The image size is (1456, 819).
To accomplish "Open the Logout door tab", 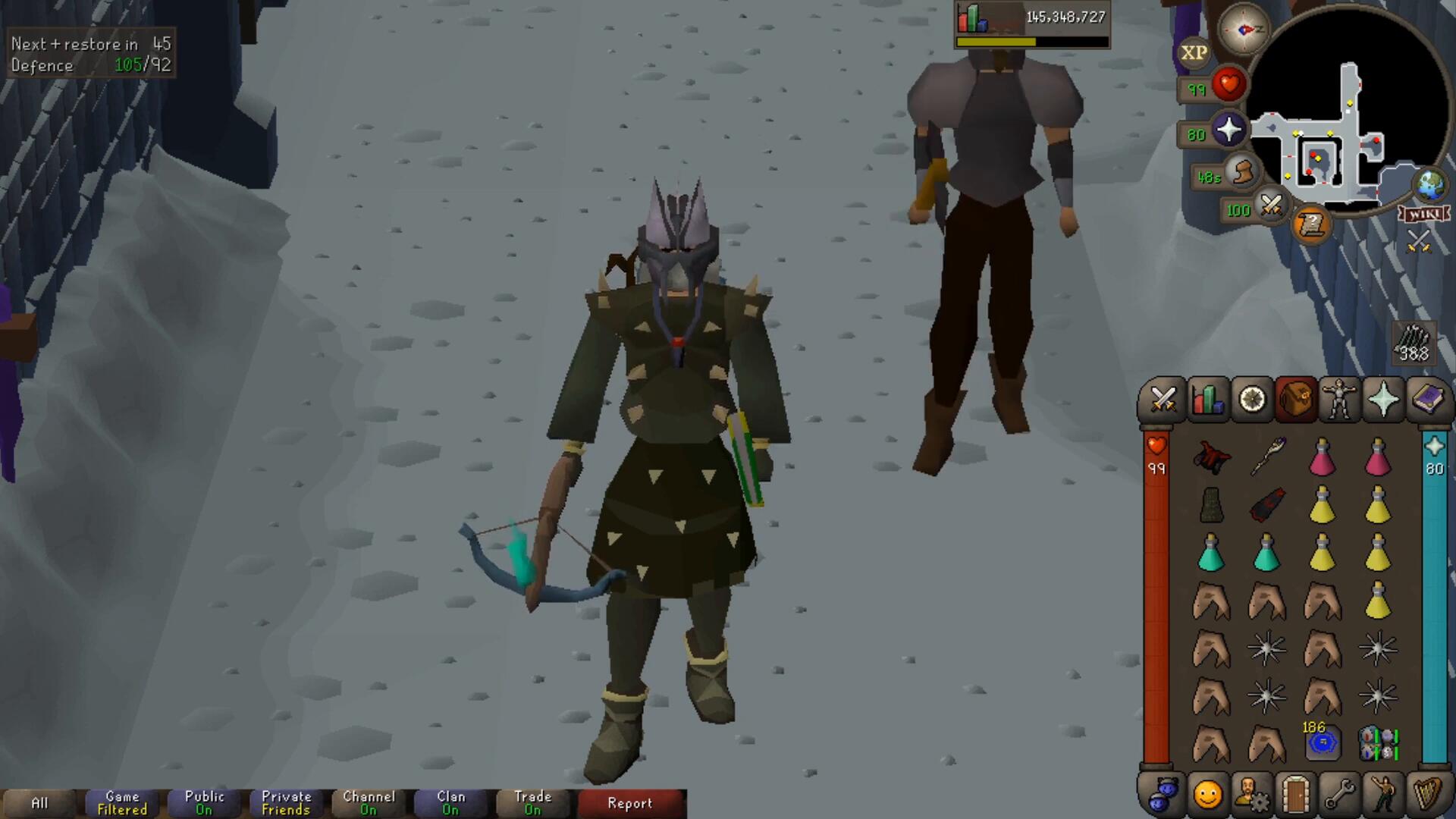I will tap(1295, 795).
